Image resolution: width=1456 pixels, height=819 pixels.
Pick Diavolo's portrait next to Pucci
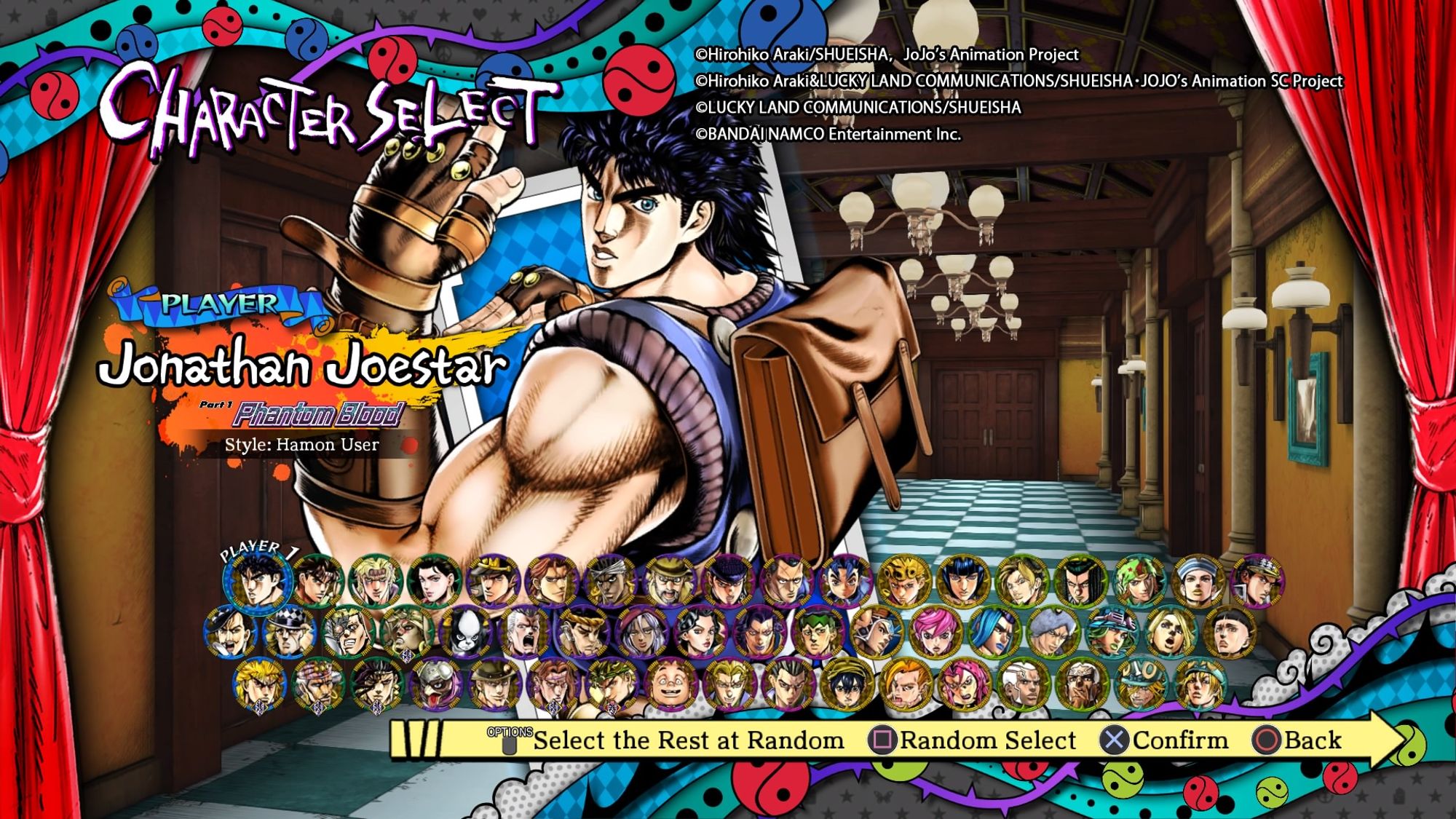pos(963,684)
